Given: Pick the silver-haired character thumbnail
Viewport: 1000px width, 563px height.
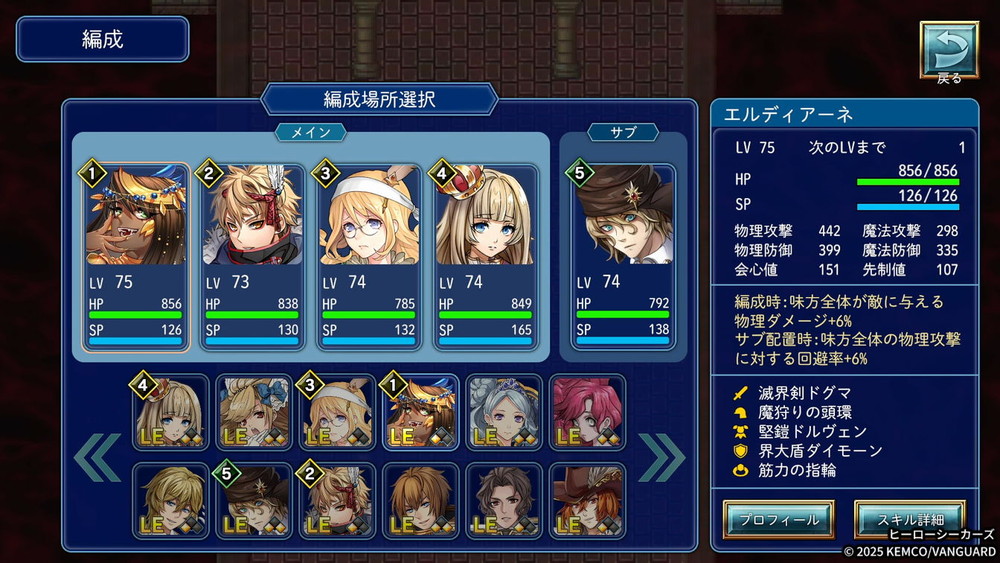Looking at the screenshot, I should [504, 412].
